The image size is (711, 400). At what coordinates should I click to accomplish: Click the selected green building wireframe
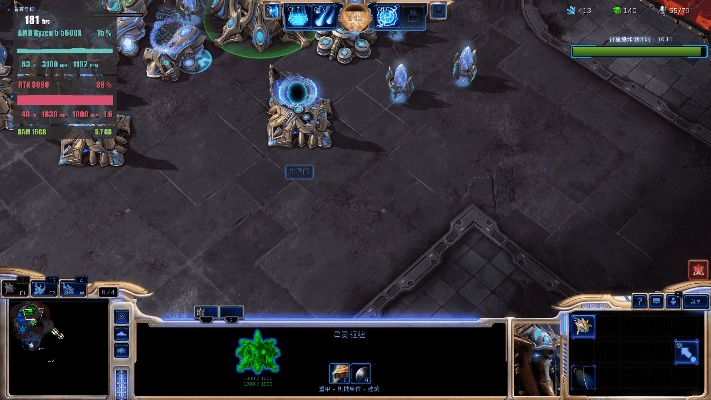coord(258,353)
